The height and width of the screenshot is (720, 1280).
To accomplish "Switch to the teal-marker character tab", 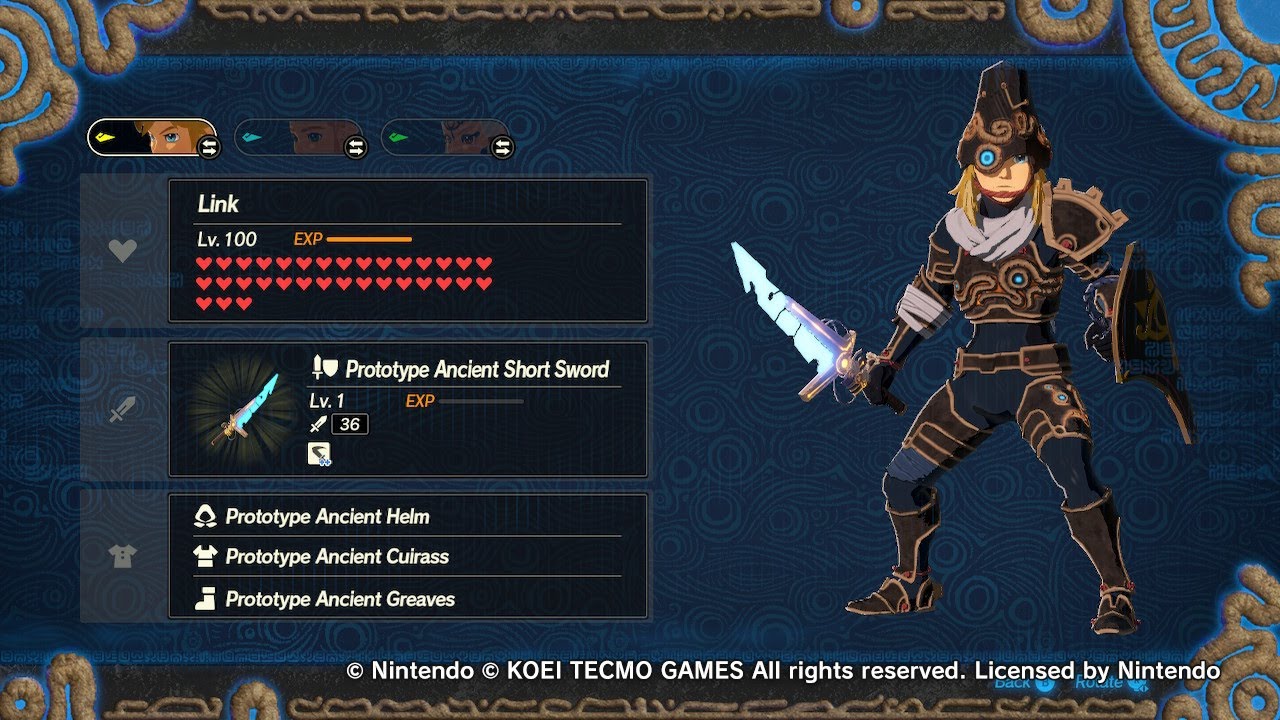I will 299,138.
